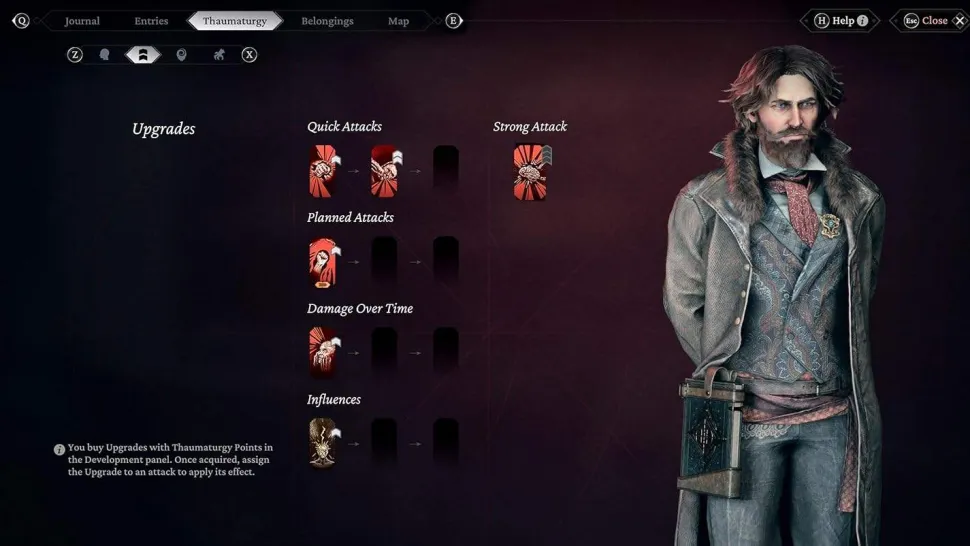970x546 pixels.
Task: Click the Help button
Action: click(x=840, y=21)
